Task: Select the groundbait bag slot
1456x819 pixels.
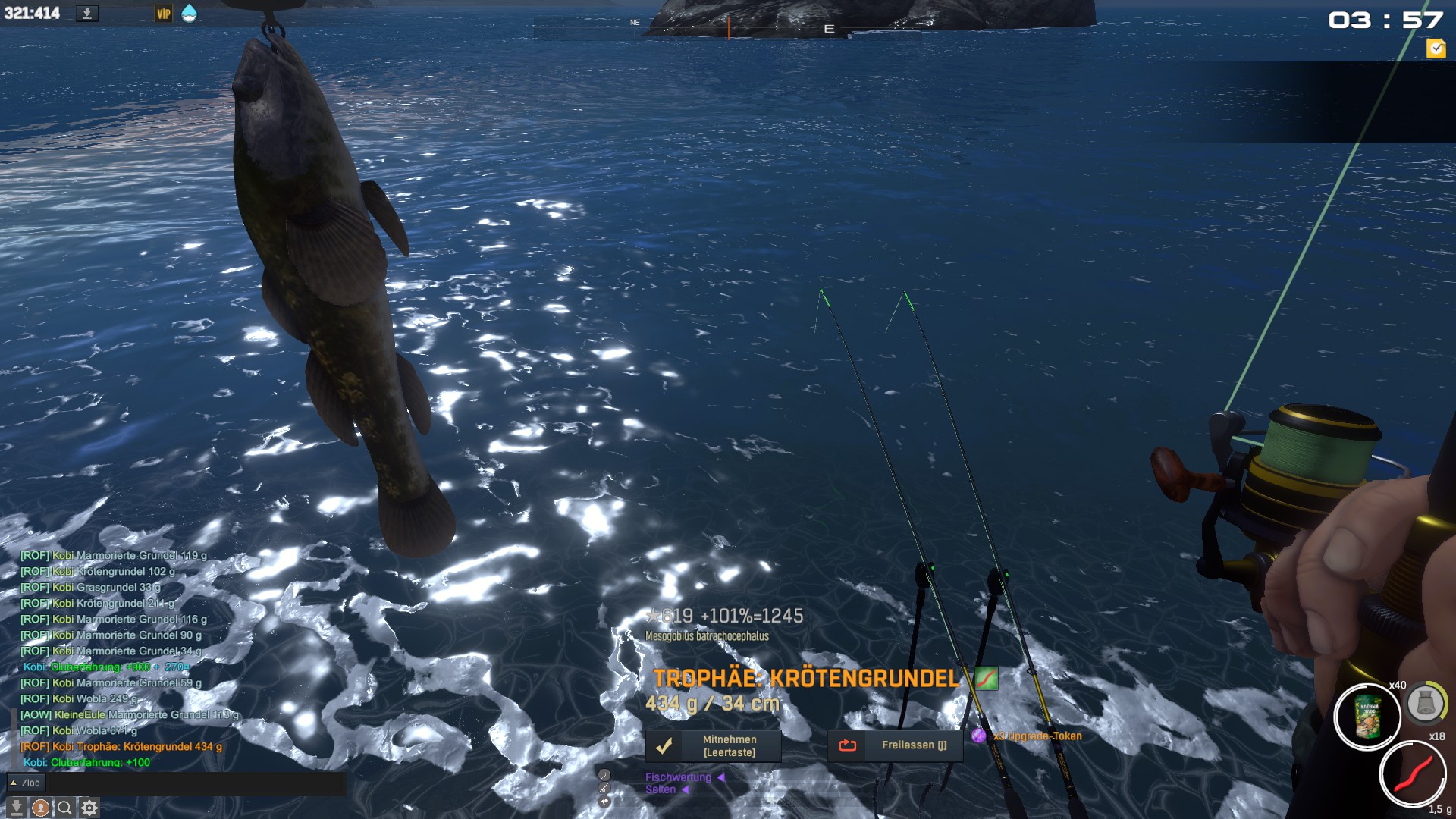Action: (1367, 717)
